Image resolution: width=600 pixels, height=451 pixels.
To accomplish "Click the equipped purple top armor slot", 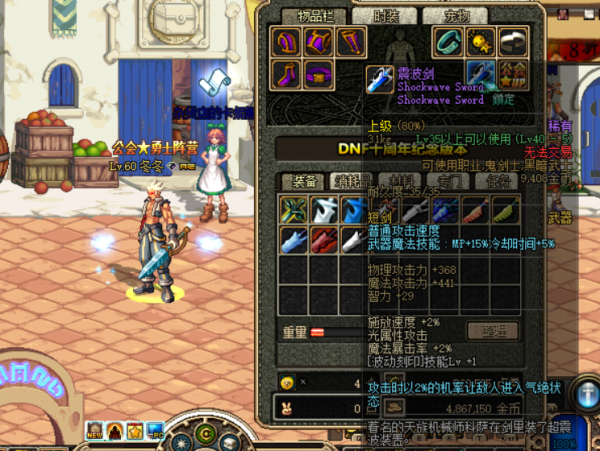I will [x=319, y=42].
